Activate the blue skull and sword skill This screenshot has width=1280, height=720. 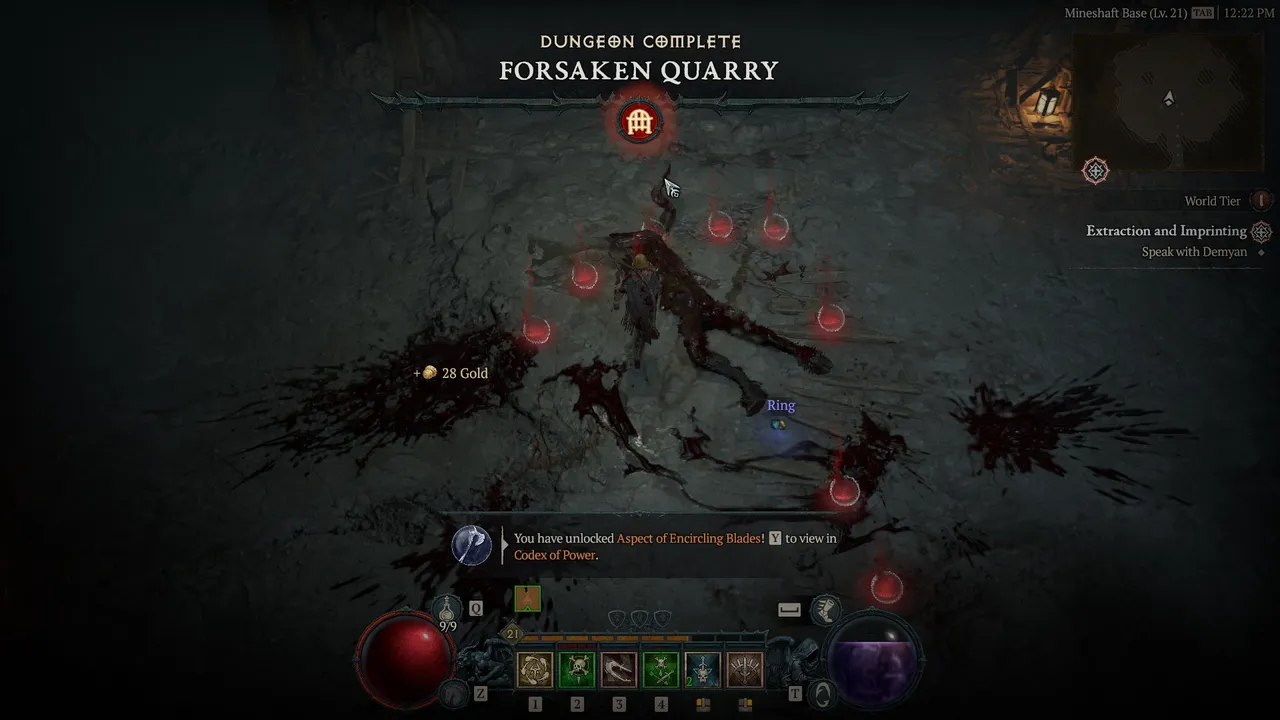coord(703,669)
